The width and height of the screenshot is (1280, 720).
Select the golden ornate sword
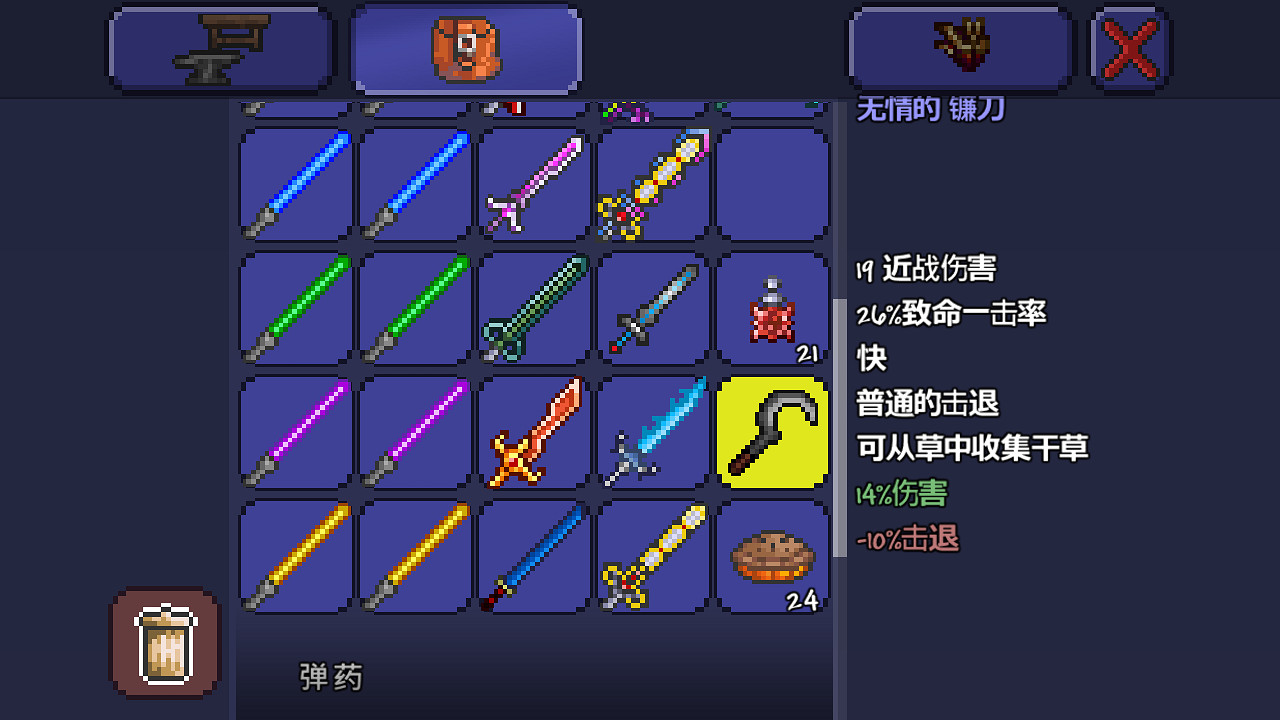(655, 557)
